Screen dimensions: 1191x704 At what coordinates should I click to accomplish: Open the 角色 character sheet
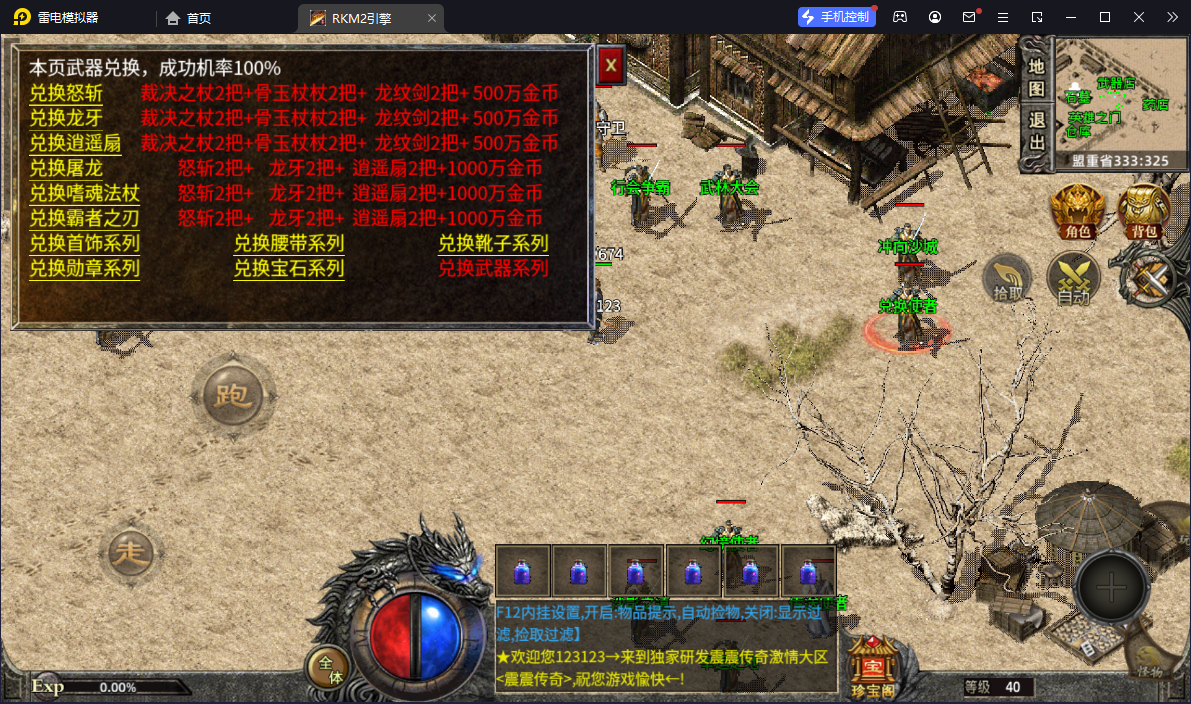pos(1077,211)
